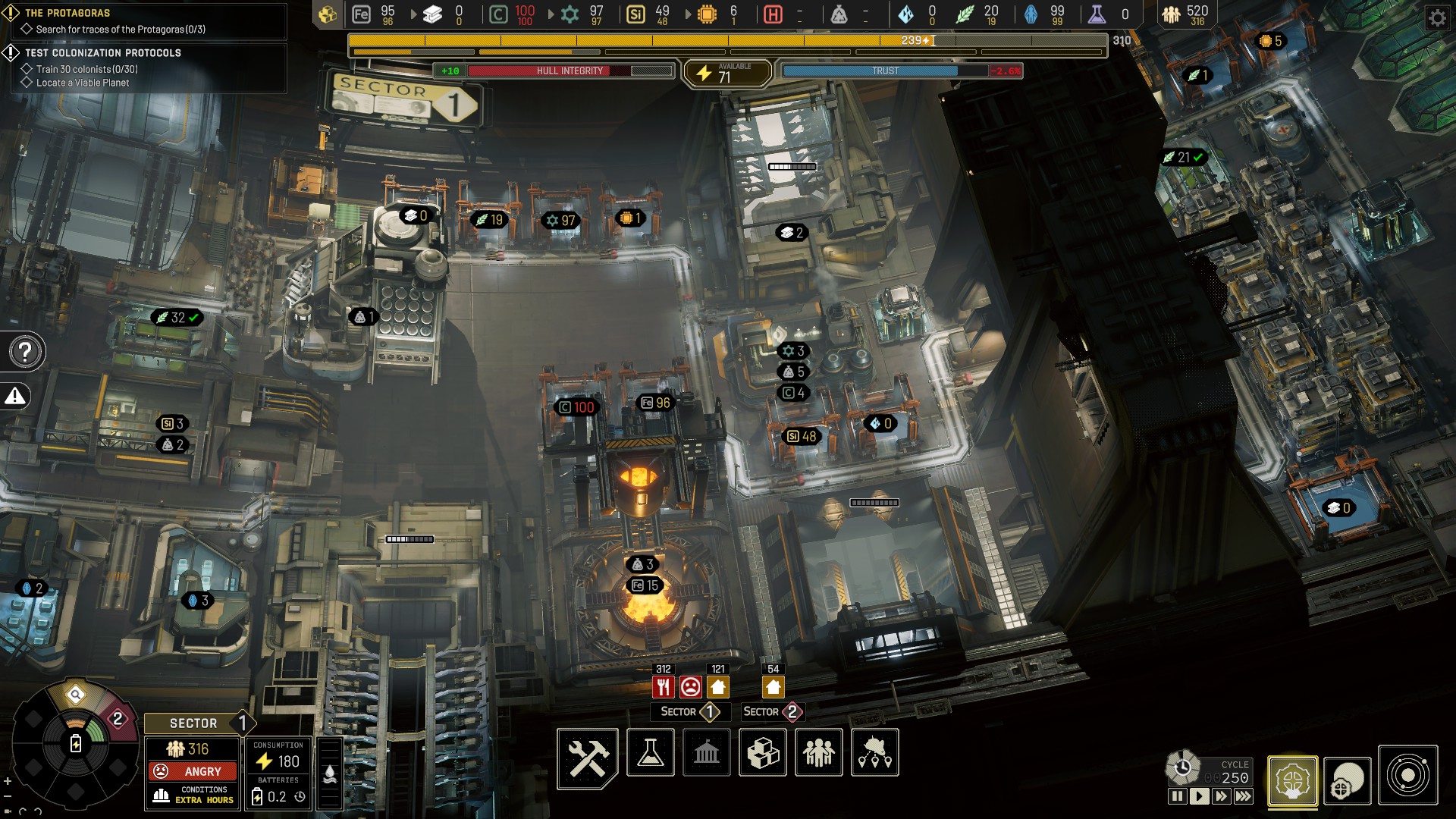Open the settings gear menu
Image resolution: width=1456 pixels, height=819 pixels.
(1437, 17)
